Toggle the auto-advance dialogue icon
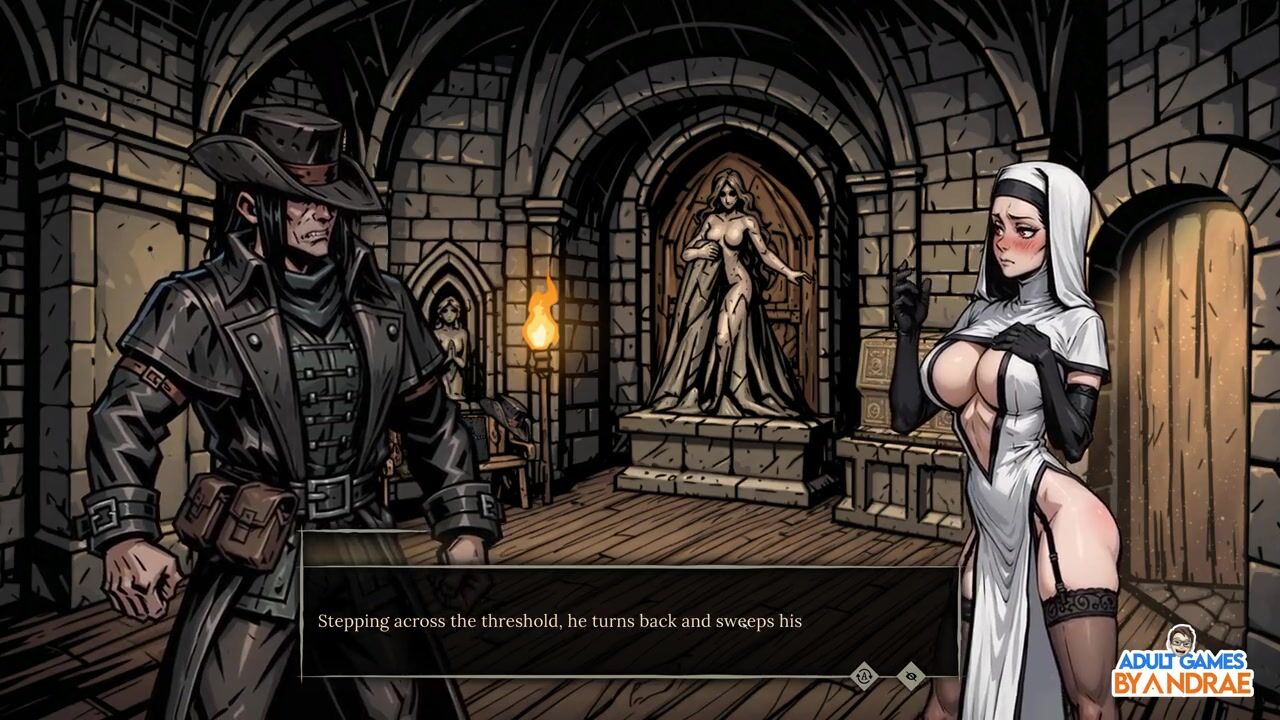The width and height of the screenshot is (1280, 720). [x=863, y=676]
